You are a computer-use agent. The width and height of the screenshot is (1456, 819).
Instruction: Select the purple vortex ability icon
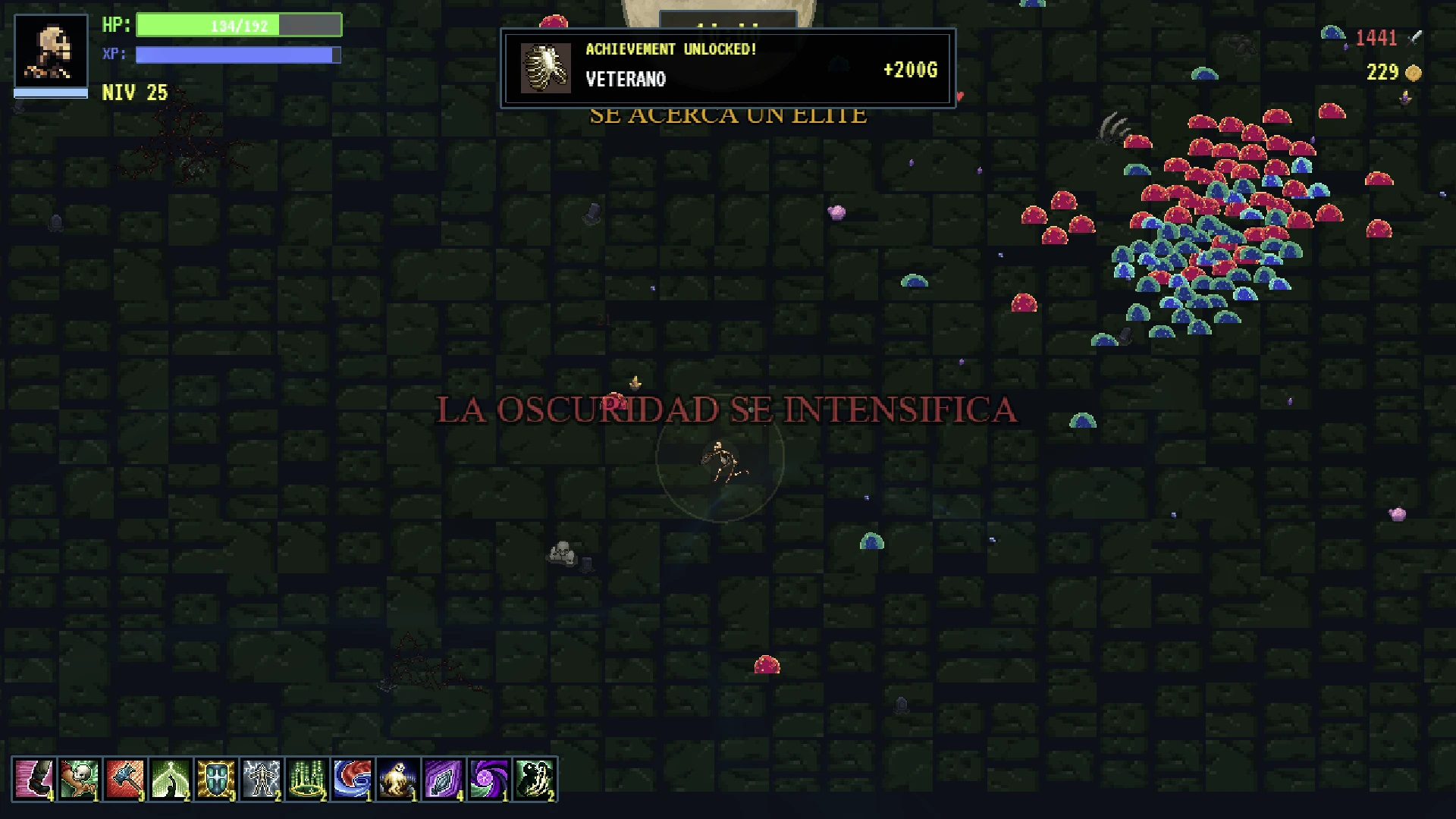488,779
